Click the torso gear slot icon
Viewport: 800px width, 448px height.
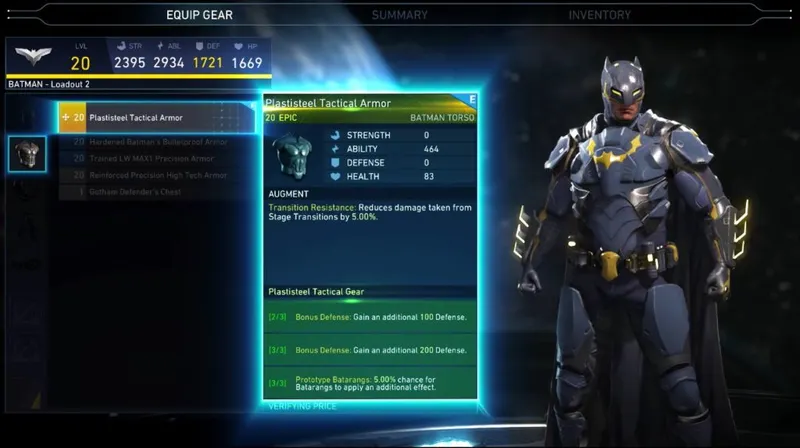27,153
